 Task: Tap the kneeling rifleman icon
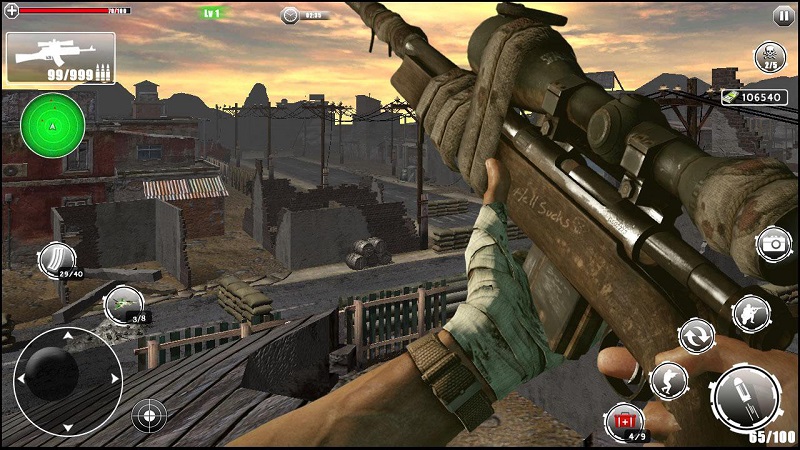[750, 314]
